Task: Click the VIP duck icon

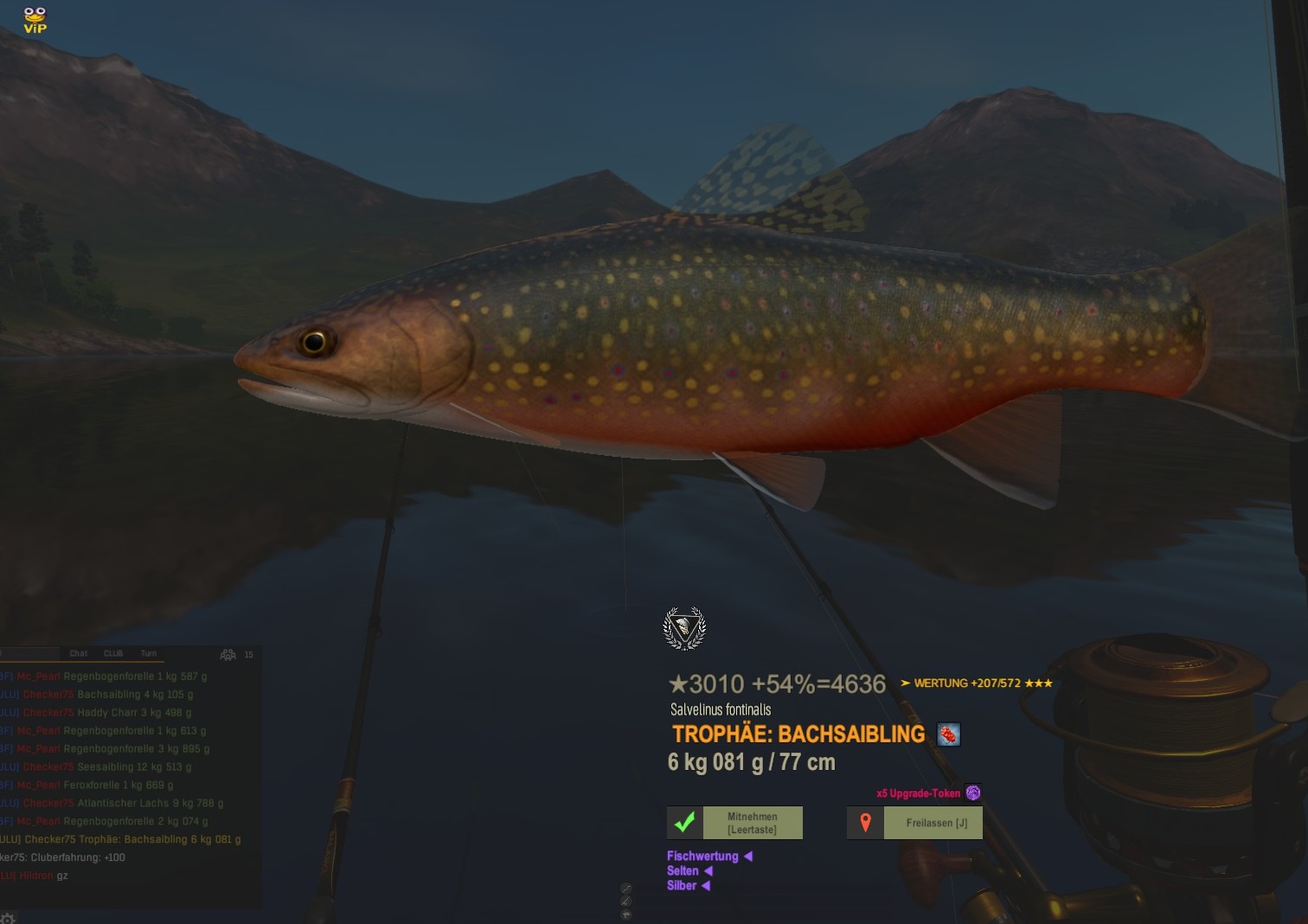Action: [x=35, y=19]
